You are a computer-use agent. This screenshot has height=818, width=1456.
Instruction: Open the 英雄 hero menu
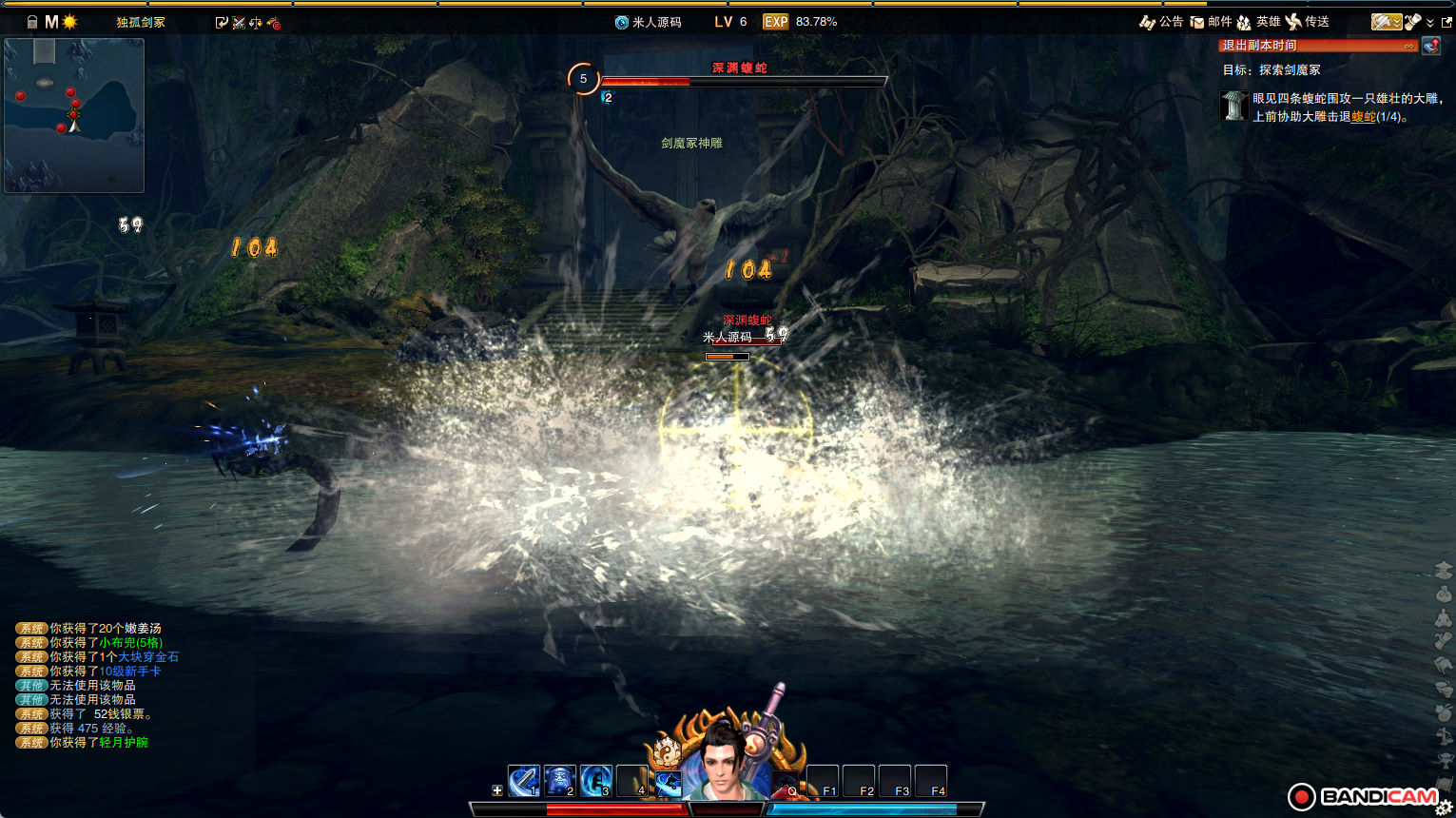pos(1258,22)
